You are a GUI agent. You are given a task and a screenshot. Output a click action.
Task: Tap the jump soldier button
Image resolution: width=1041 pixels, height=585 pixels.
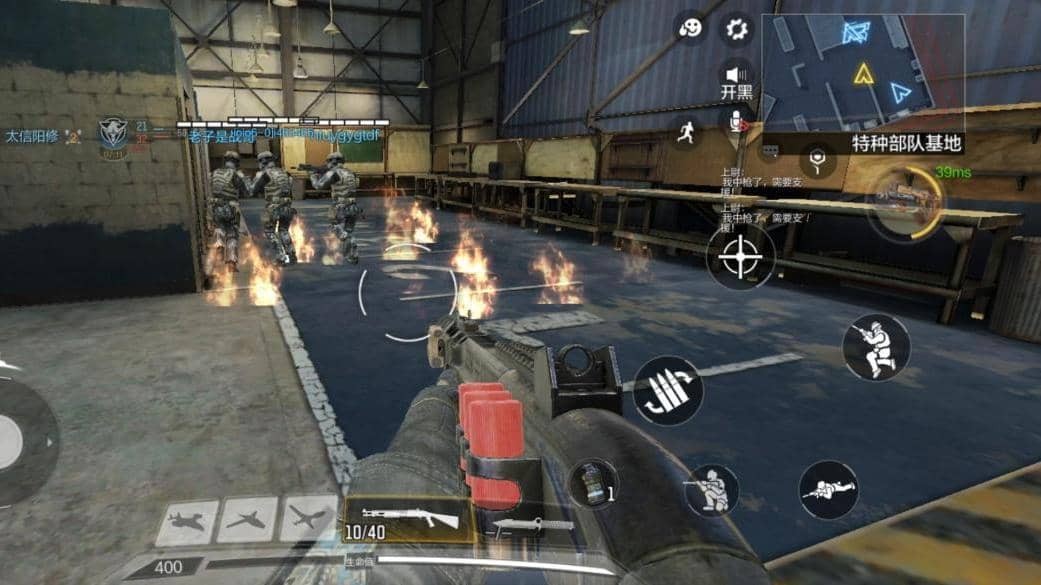(x=875, y=346)
